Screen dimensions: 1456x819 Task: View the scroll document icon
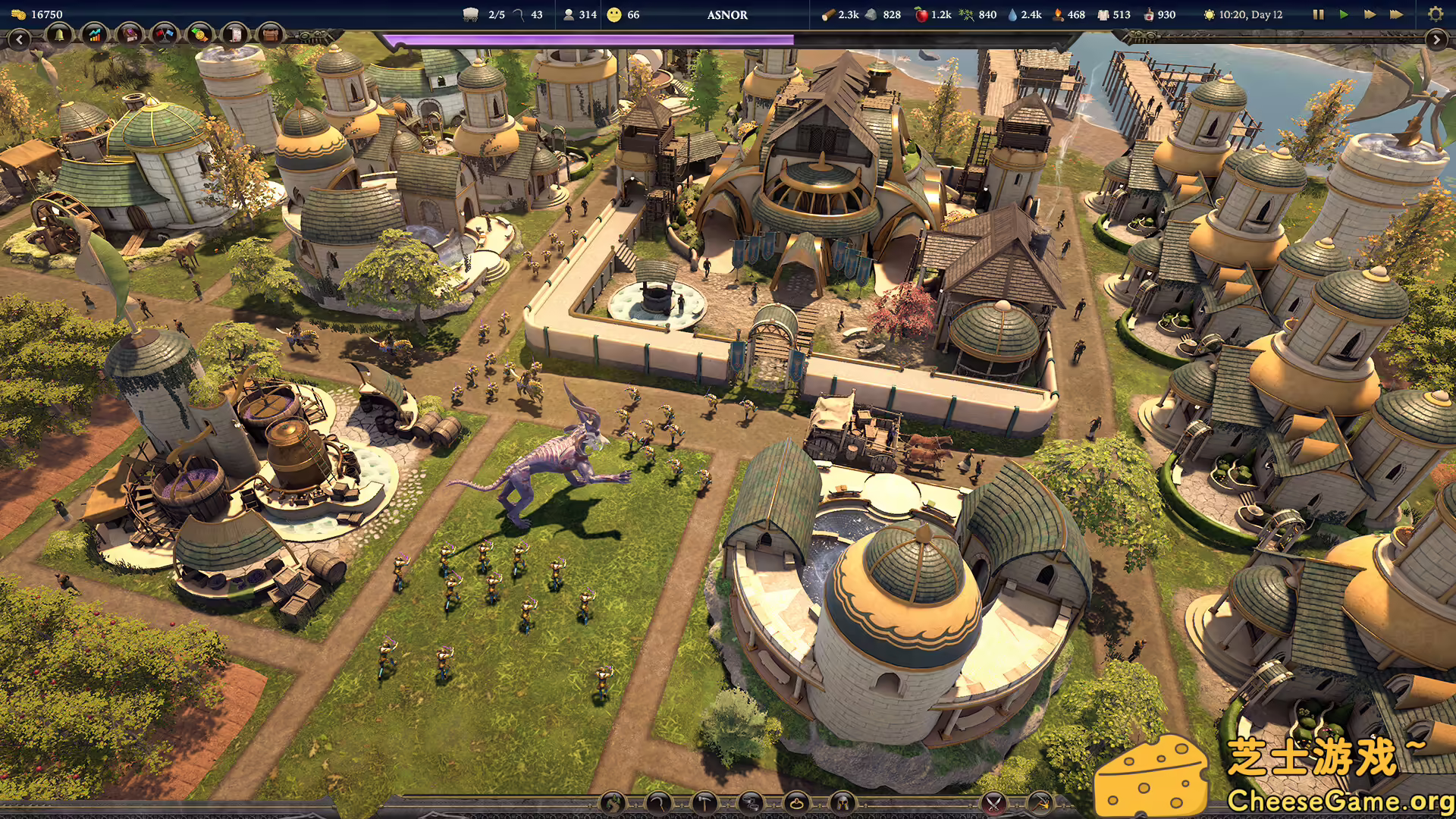(235, 34)
